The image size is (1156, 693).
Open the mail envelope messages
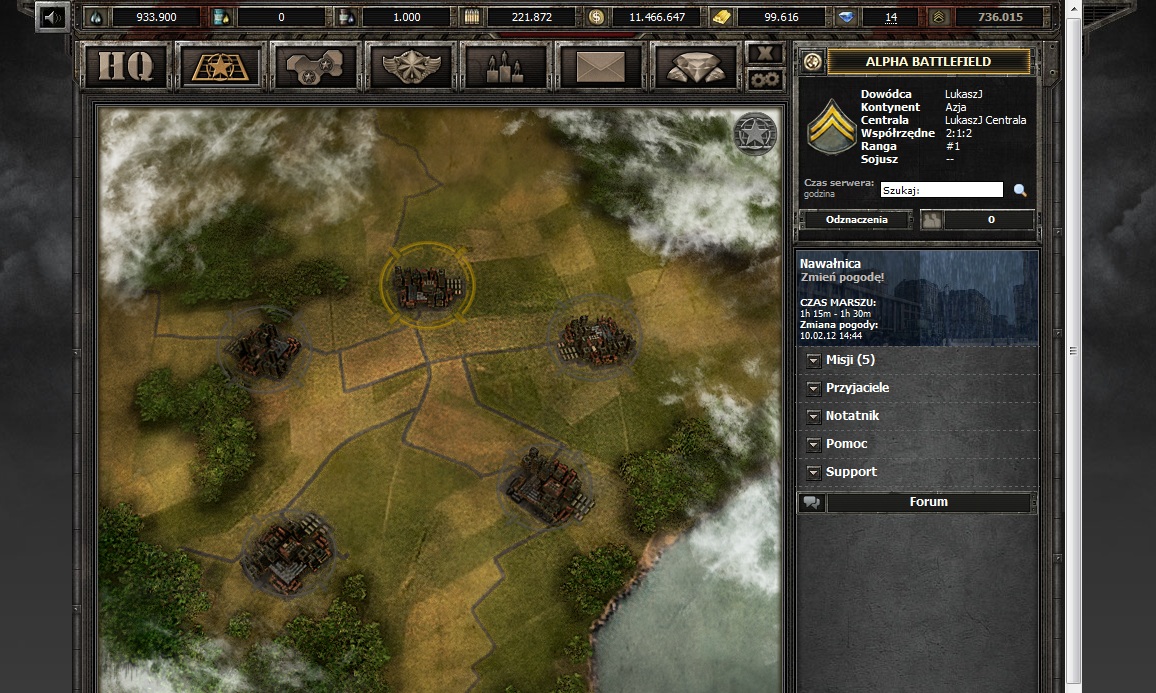point(600,67)
